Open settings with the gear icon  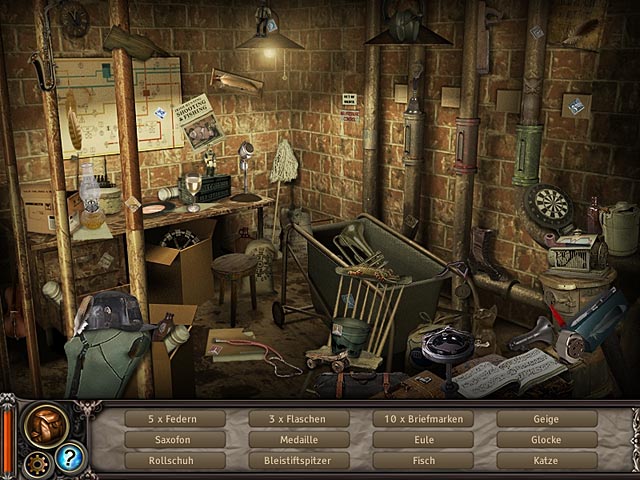coord(38,462)
